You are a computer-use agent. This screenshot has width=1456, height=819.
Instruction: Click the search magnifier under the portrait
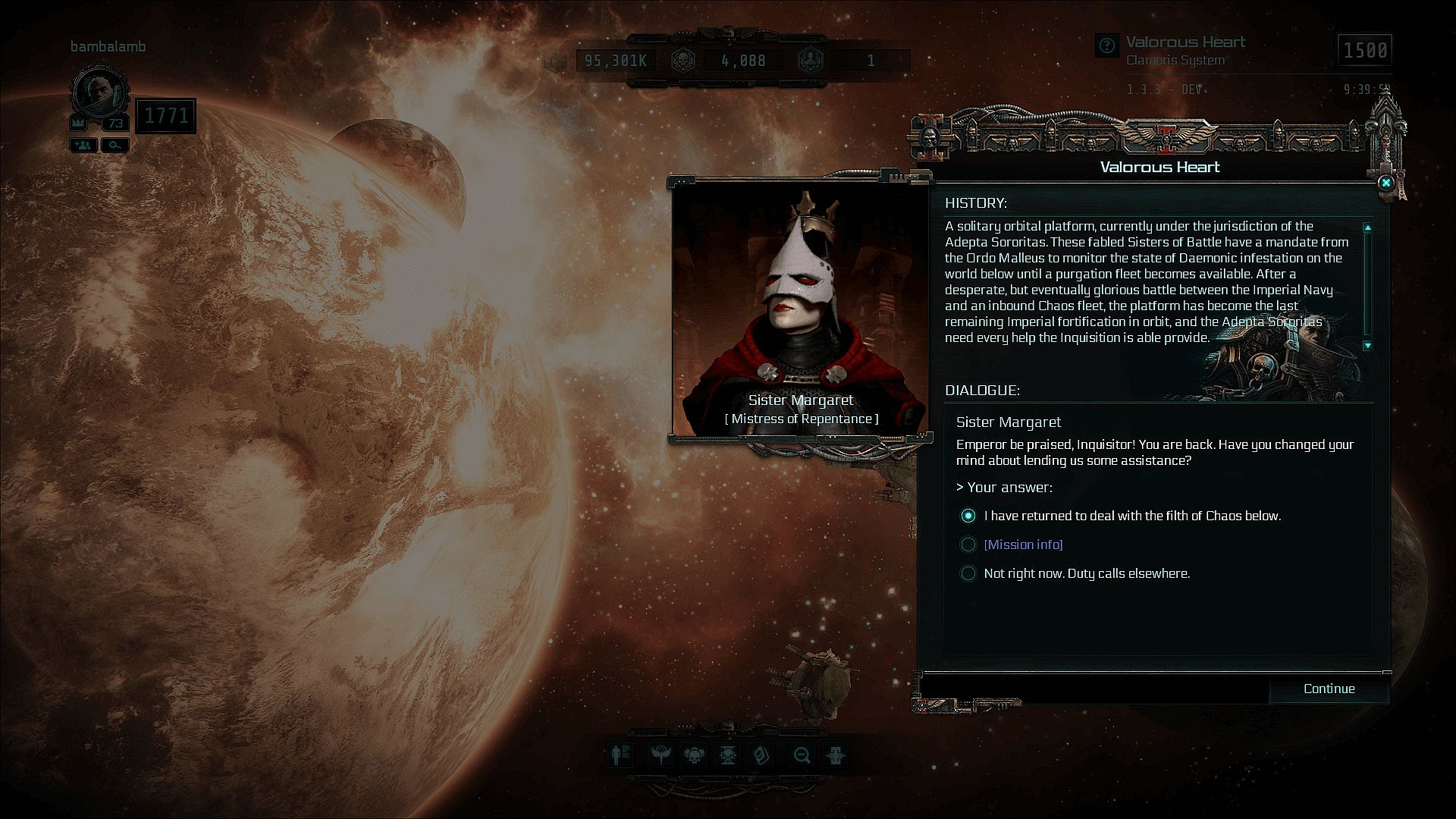pyautogui.click(x=115, y=145)
